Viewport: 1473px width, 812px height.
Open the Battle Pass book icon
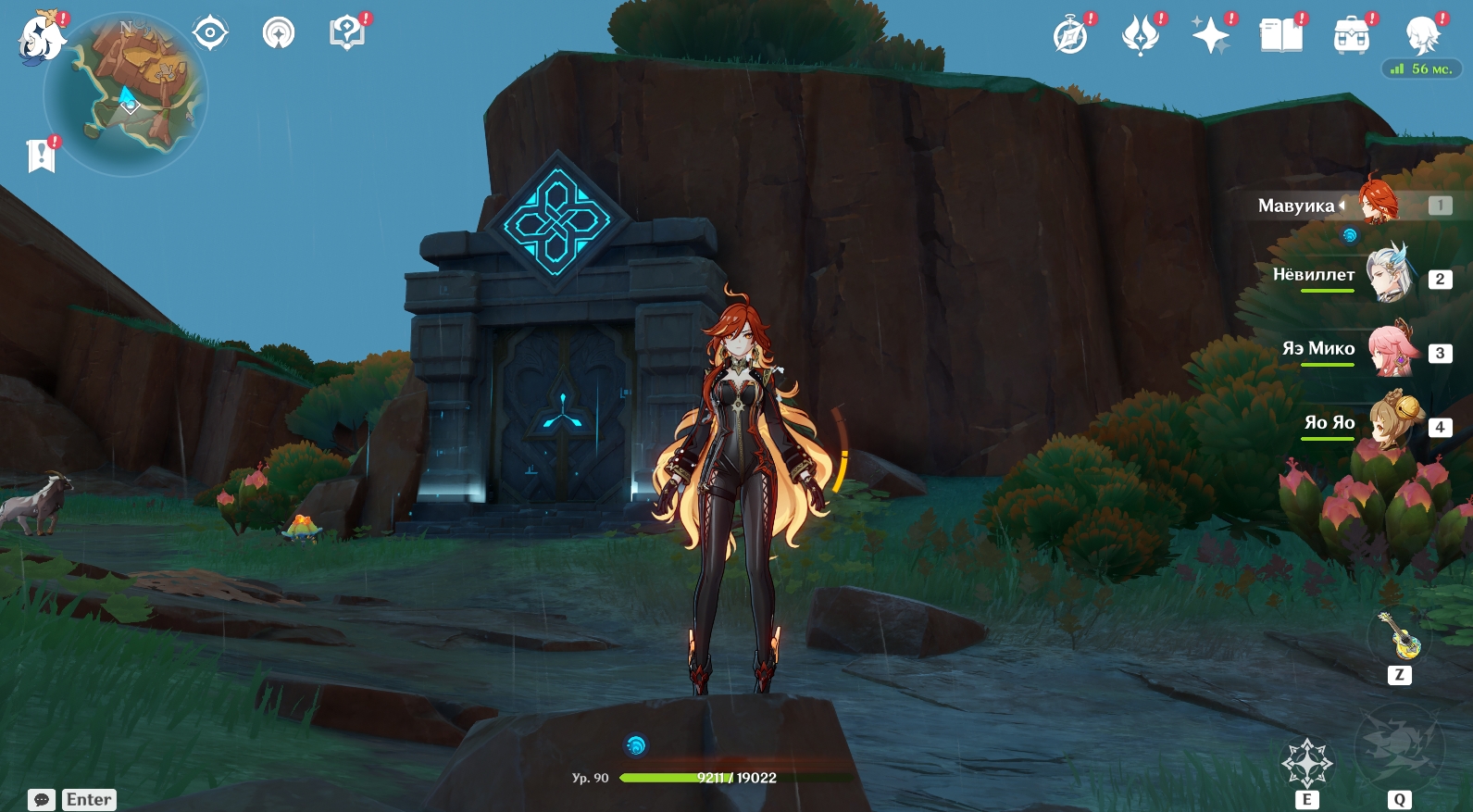click(1281, 37)
